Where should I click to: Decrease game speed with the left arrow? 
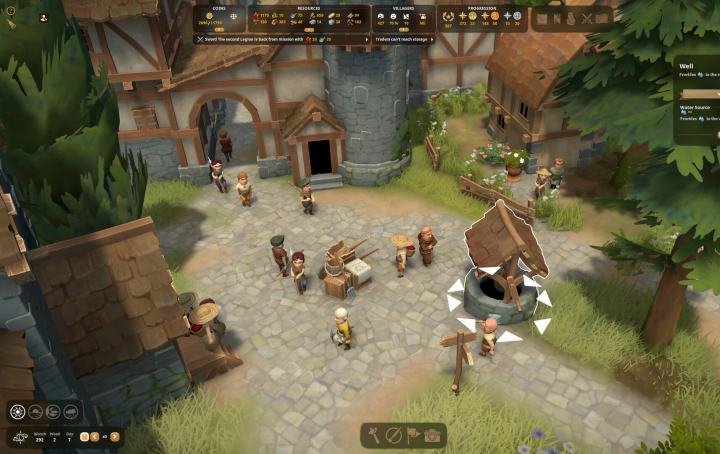(x=95, y=436)
